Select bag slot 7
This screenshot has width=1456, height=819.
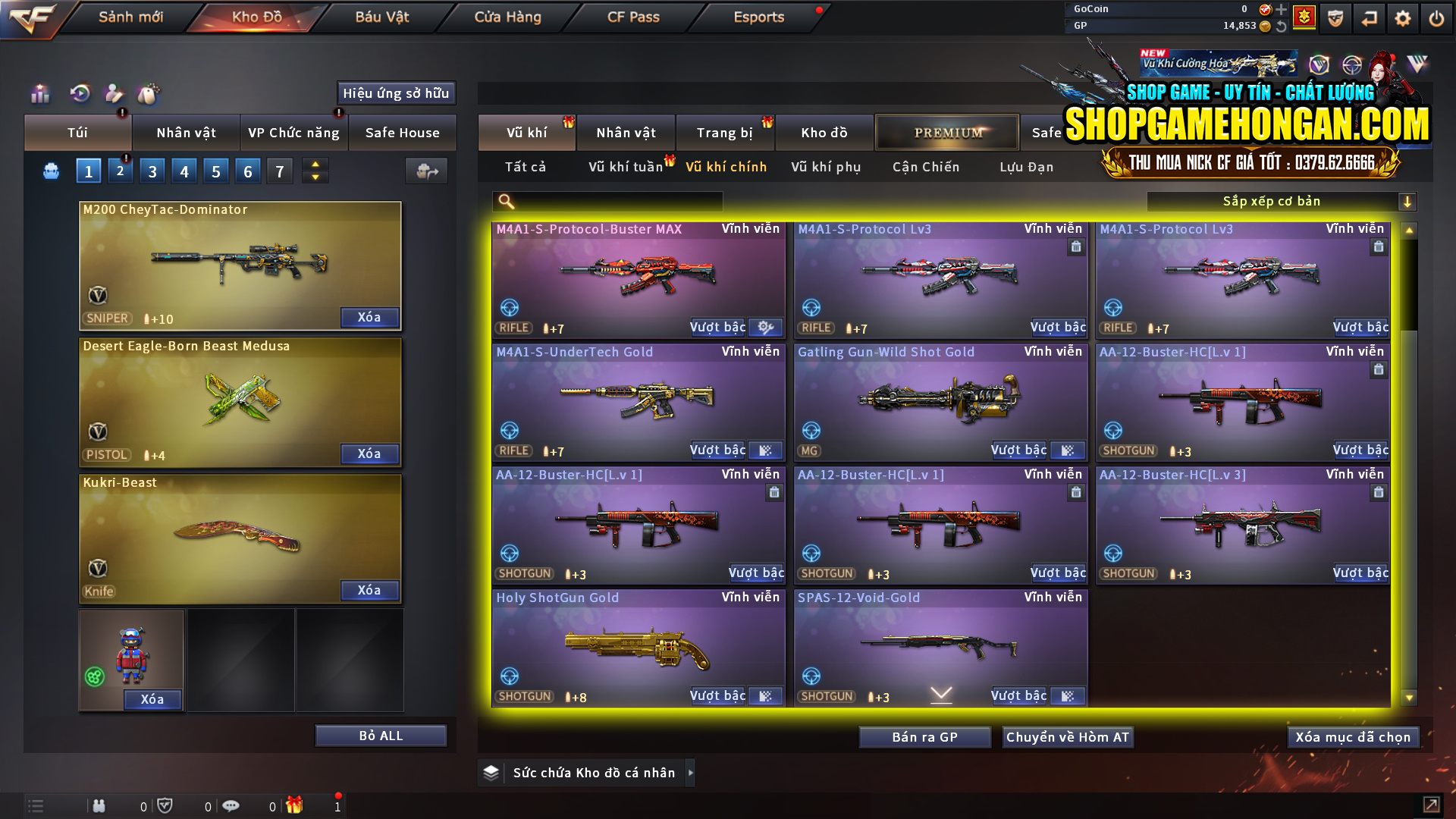point(279,170)
